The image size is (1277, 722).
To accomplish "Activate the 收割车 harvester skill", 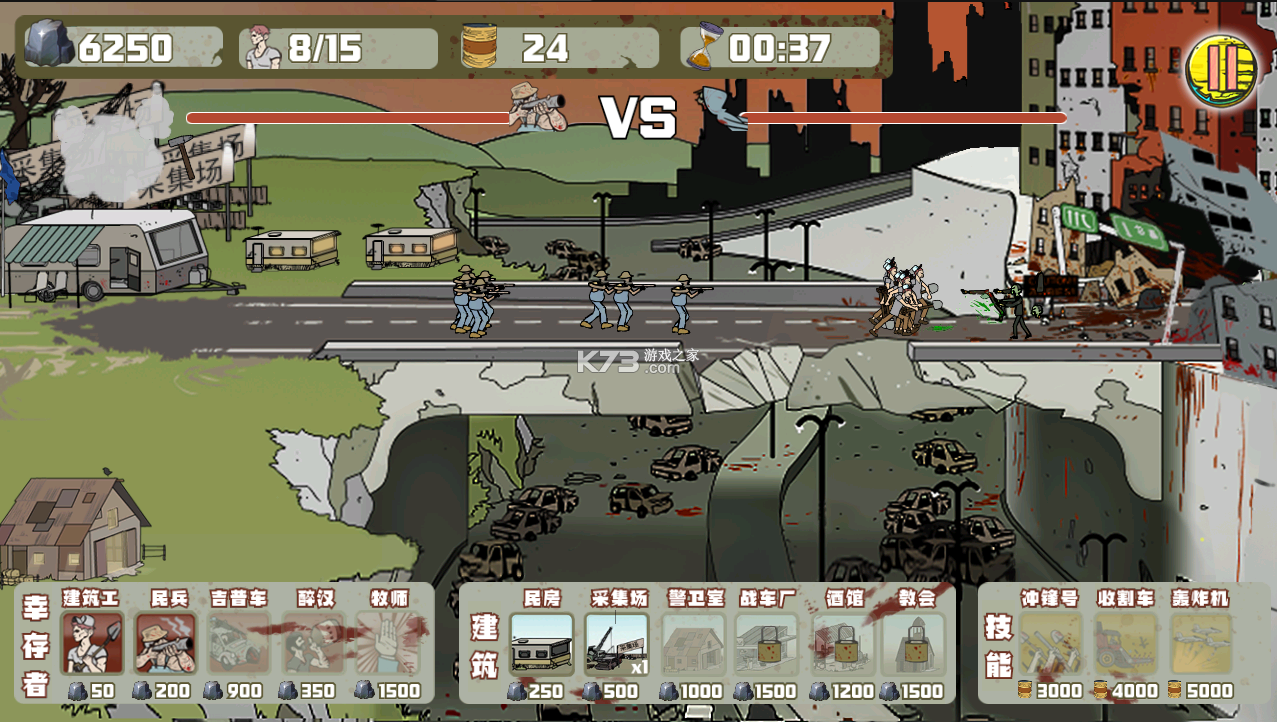I will (1125, 644).
